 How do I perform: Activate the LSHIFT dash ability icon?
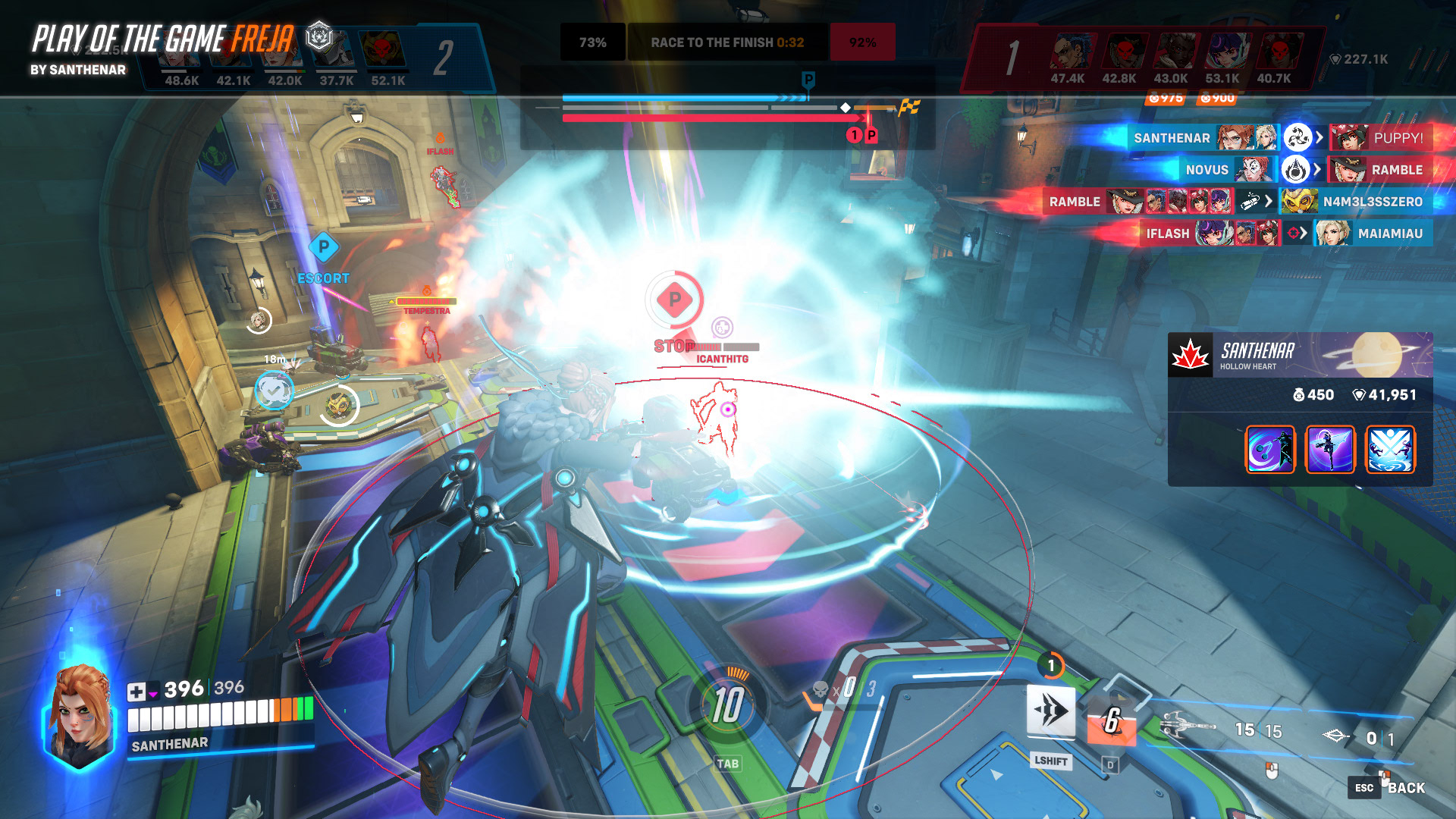coord(1050,711)
